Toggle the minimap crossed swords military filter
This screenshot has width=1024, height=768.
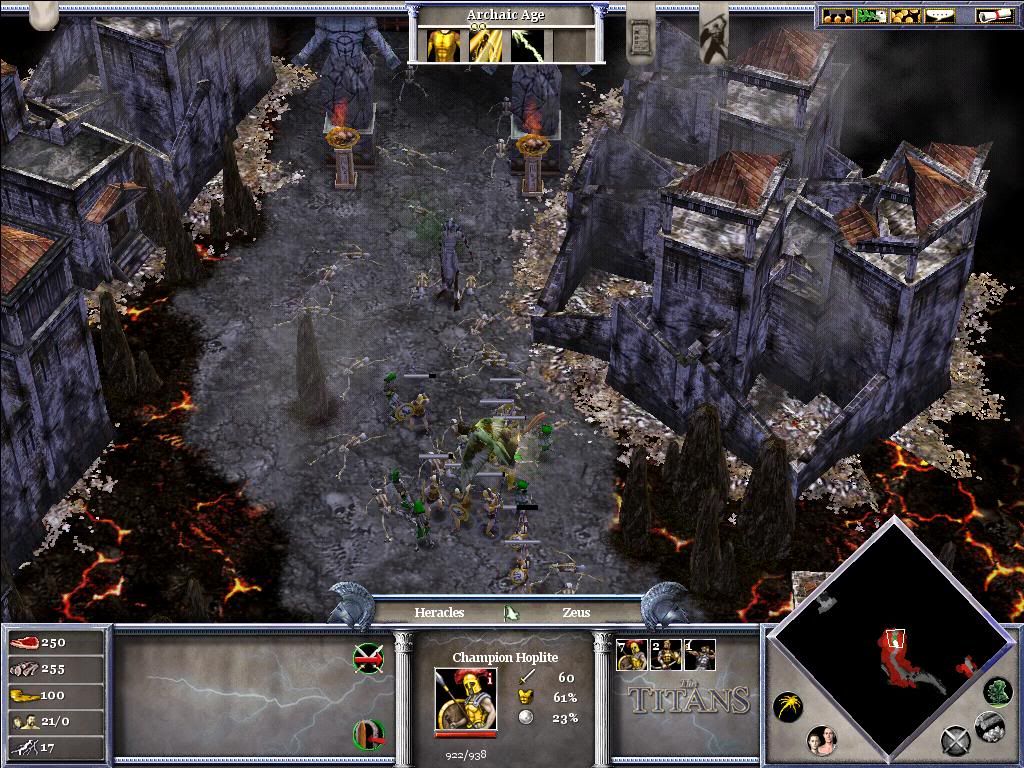(956, 741)
